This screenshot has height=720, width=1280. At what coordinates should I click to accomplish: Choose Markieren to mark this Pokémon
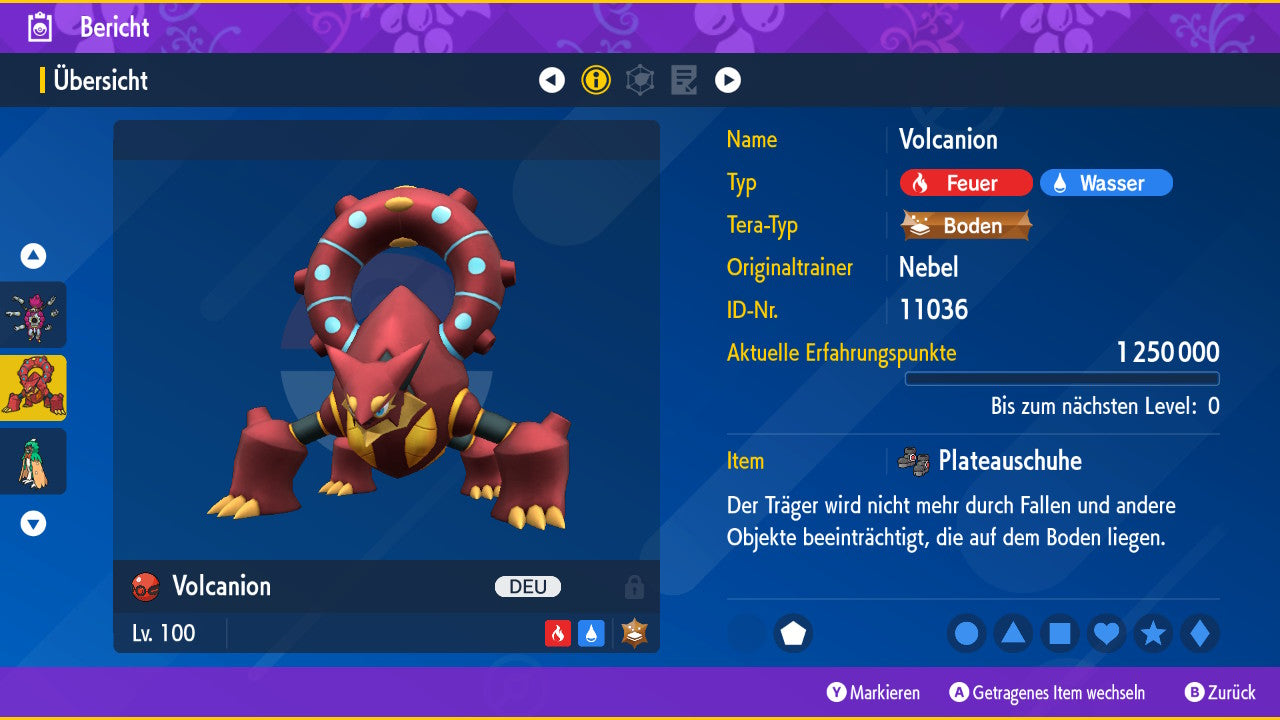pyautogui.click(x=873, y=692)
